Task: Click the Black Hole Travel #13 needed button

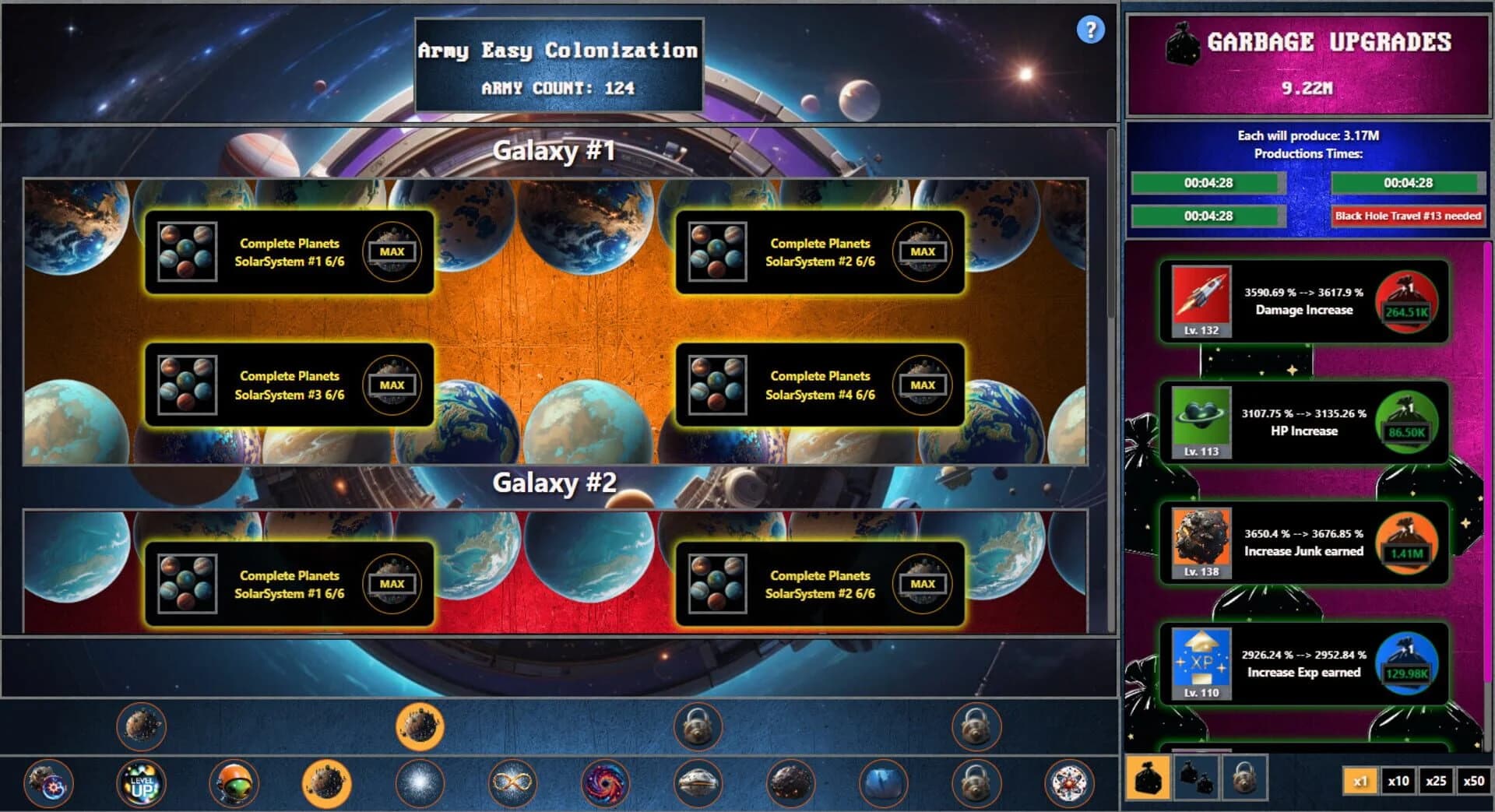Action: pos(1407,218)
